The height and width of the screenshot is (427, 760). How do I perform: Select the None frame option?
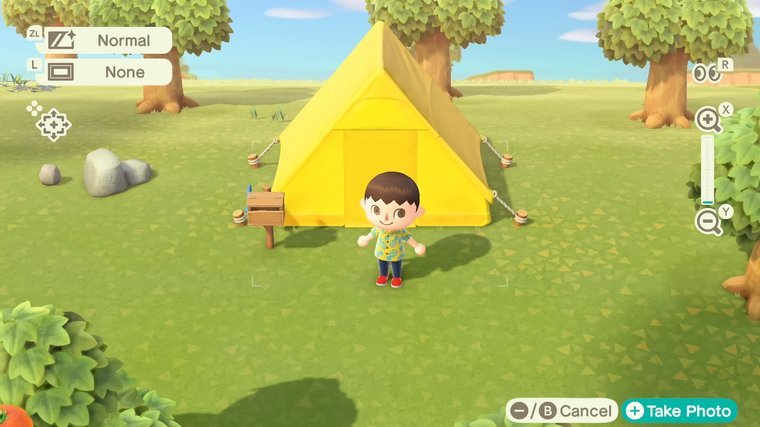click(108, 72)
